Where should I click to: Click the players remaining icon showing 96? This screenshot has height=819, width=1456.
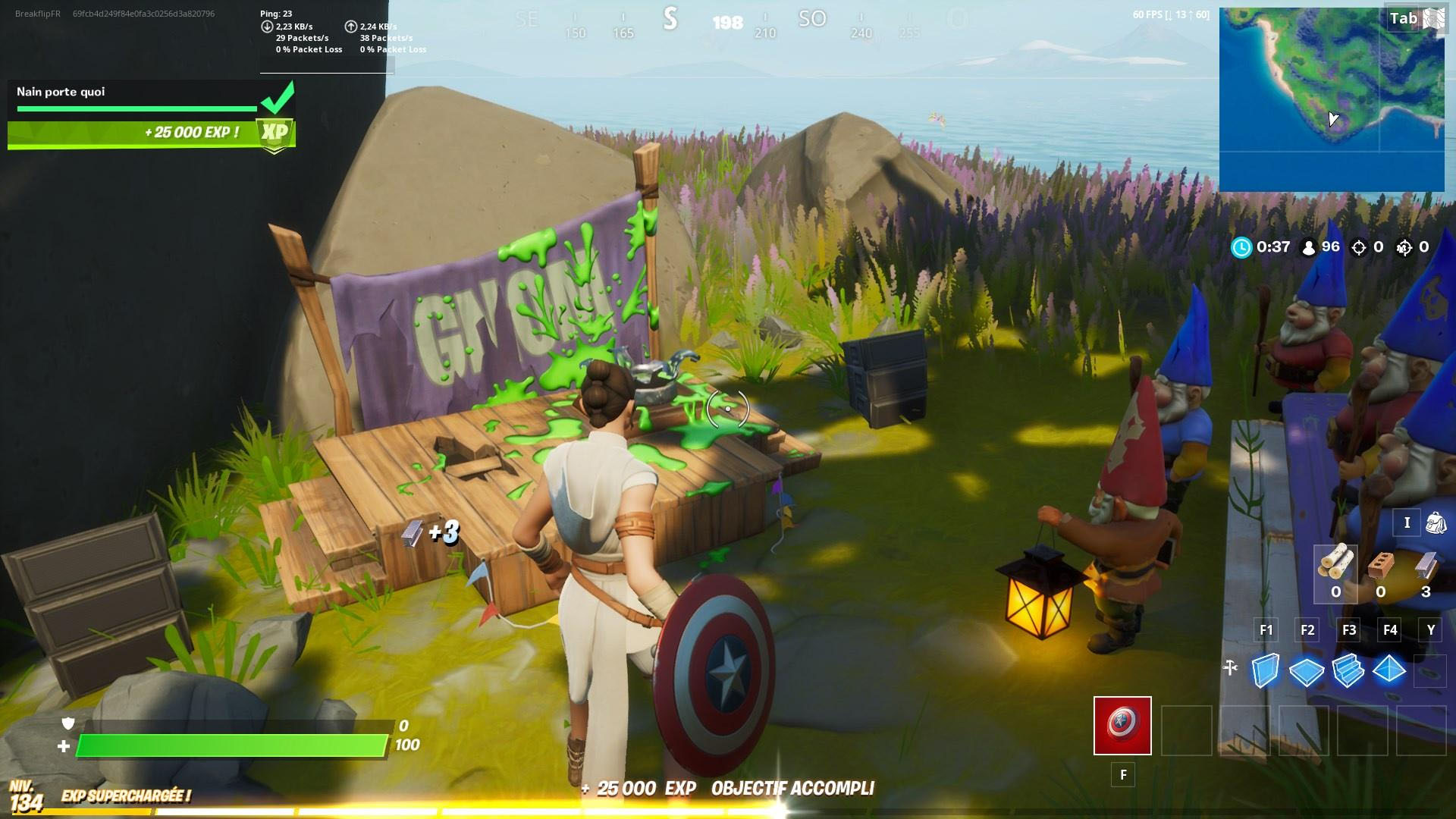click(x=1306, y=247)
